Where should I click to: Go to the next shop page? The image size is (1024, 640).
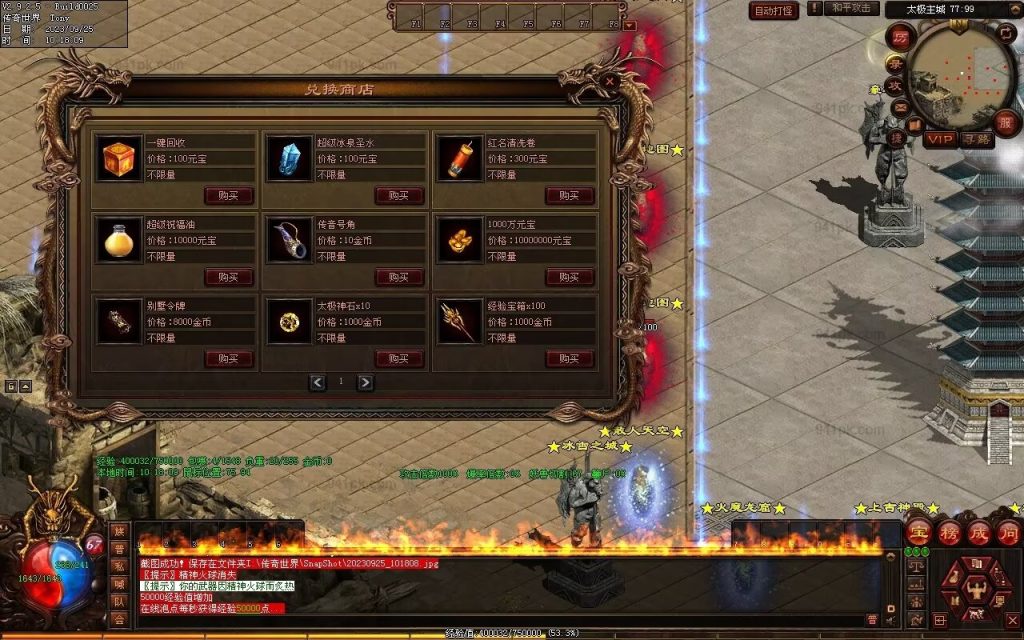[365, 382]
